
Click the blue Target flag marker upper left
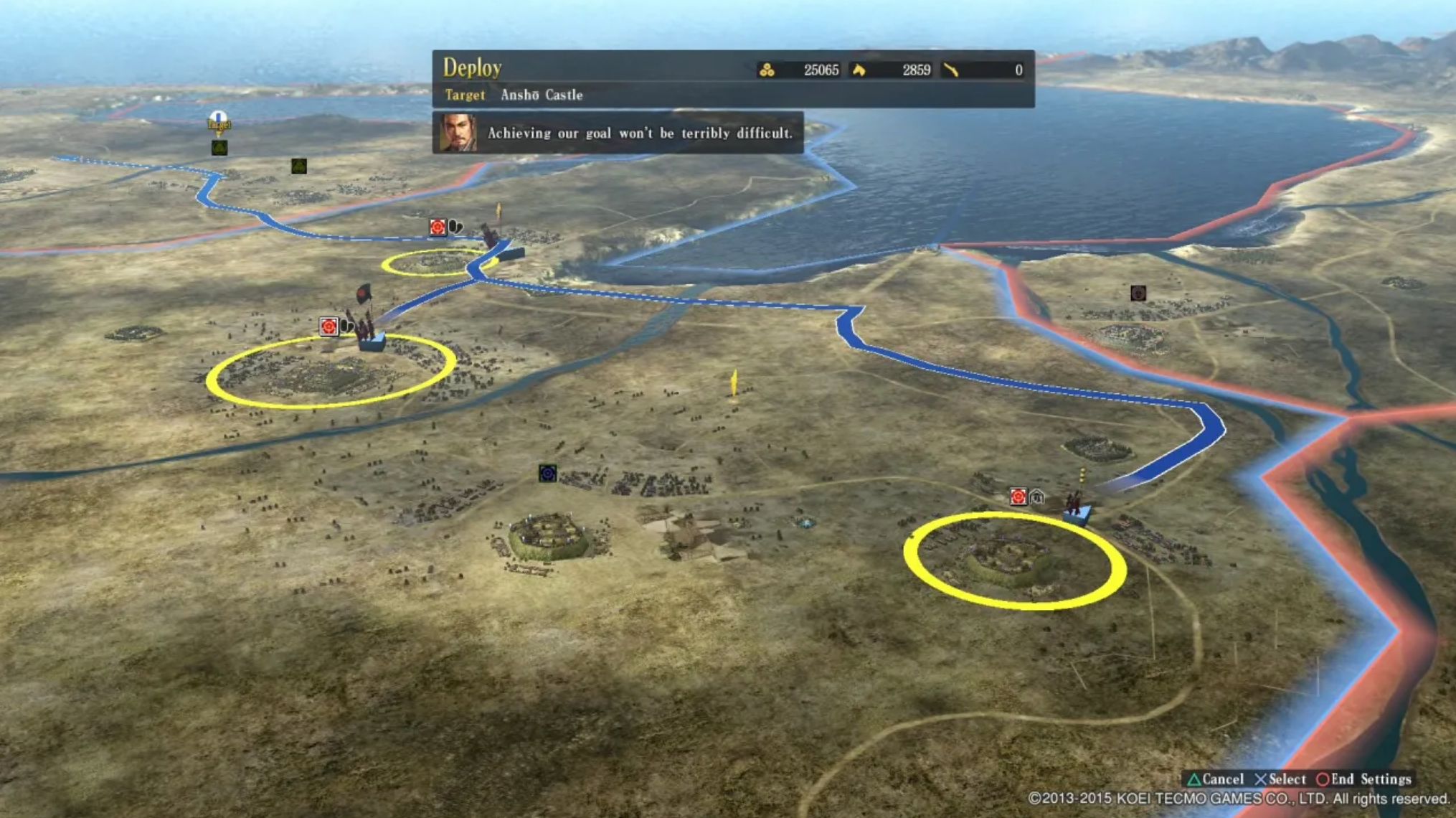click(x=219, y=122)
